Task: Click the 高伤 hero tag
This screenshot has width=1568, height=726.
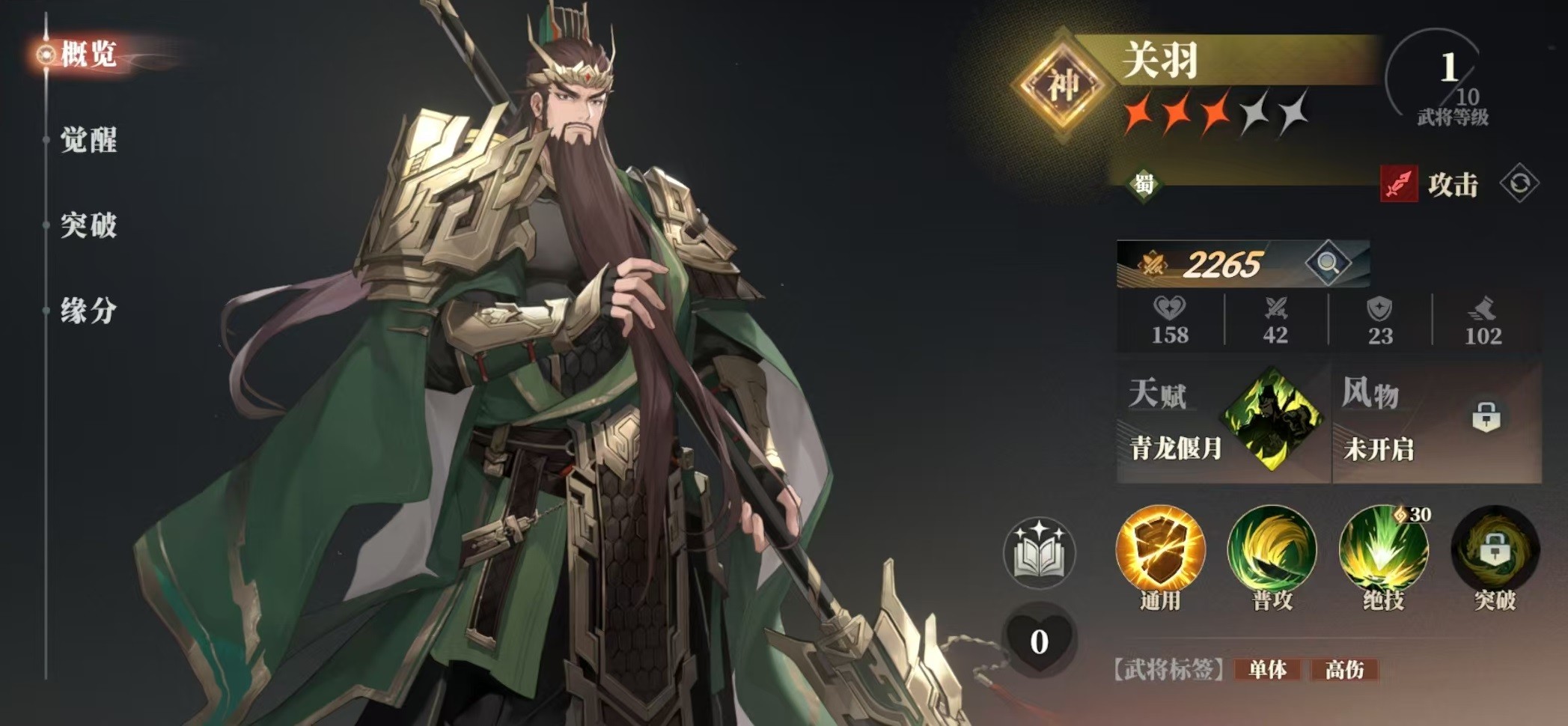Action: 1344,669
